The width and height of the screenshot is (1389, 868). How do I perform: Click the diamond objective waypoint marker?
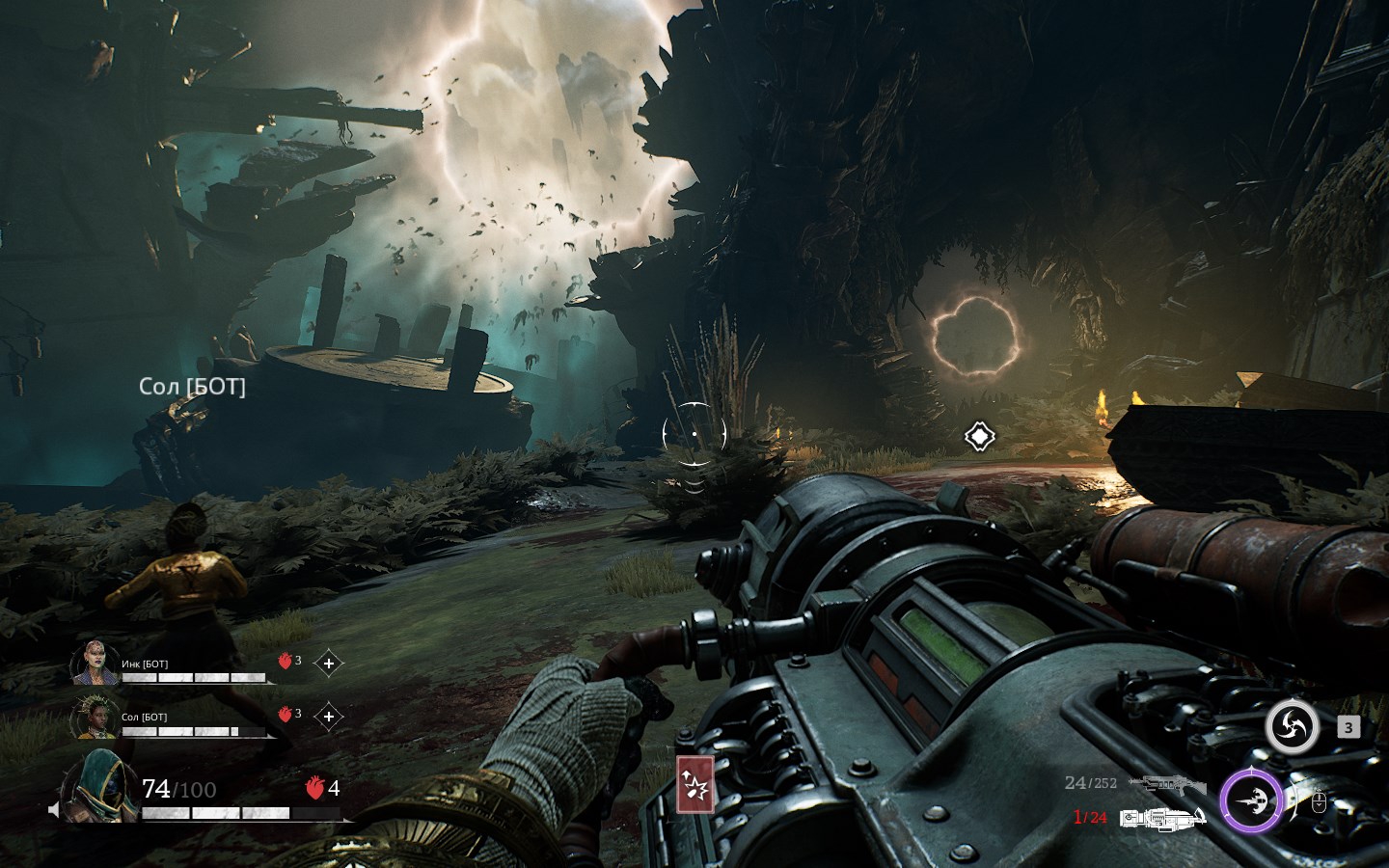tap(979, 436)
